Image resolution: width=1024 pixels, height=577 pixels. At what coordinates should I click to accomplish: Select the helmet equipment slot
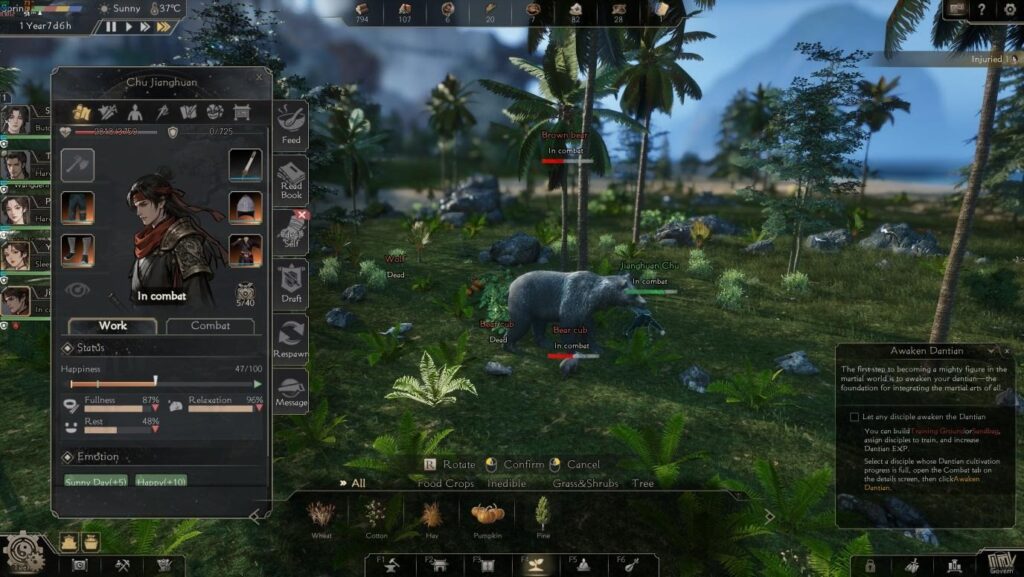point(245,207)
